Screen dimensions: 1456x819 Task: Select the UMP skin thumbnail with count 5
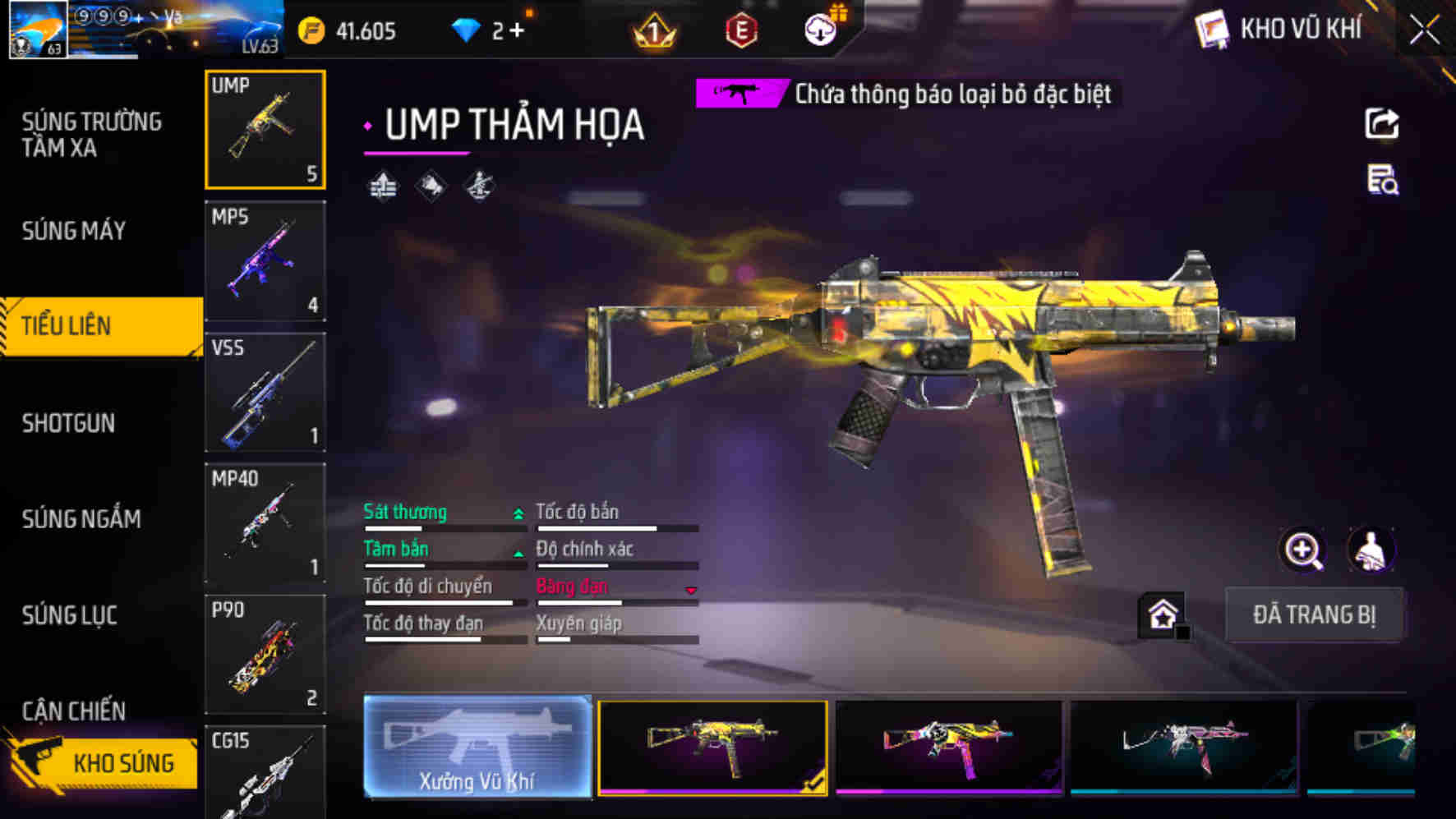tap(265, 127)
